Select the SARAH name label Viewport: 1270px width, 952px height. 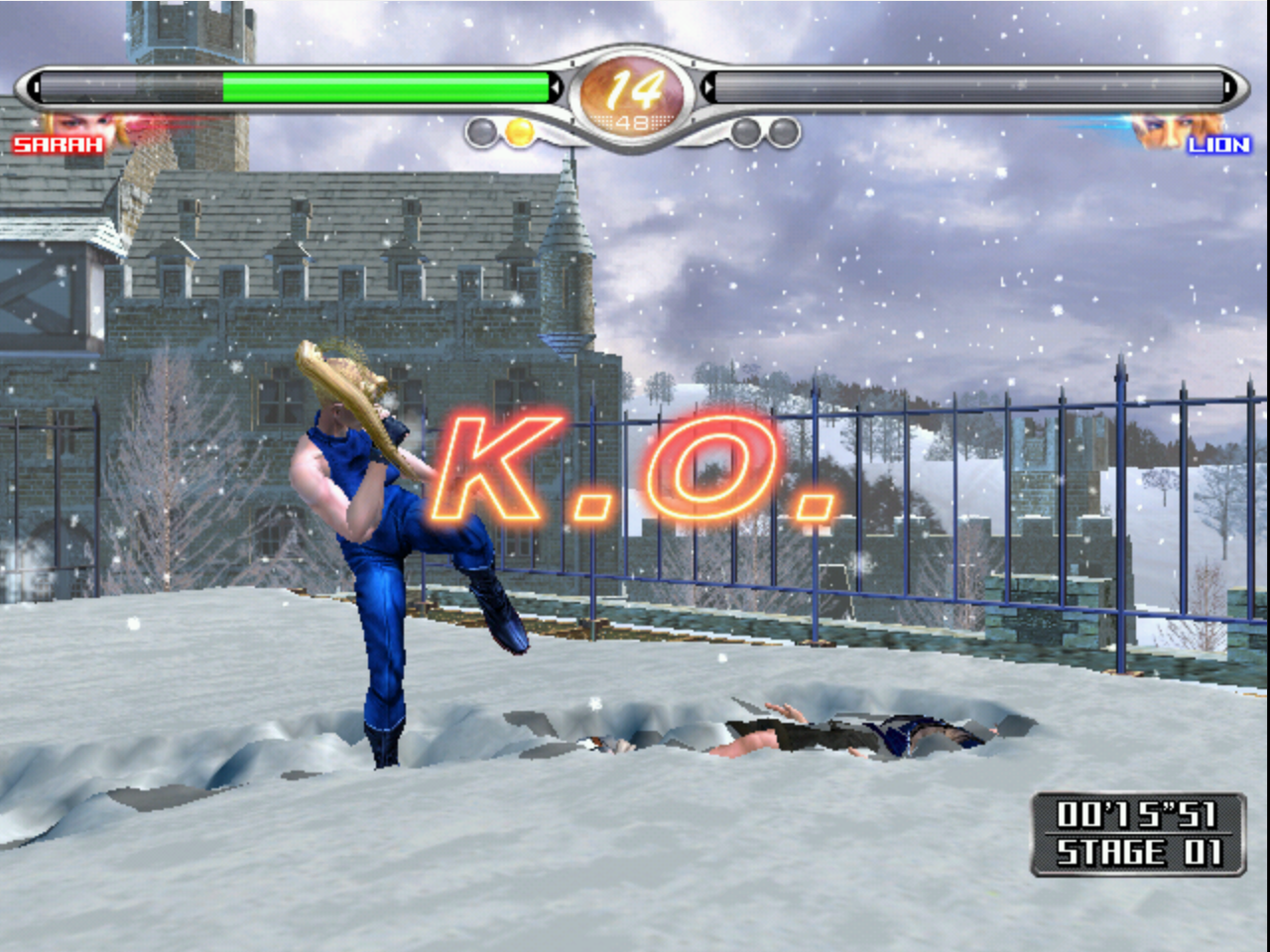click(55, 147)
